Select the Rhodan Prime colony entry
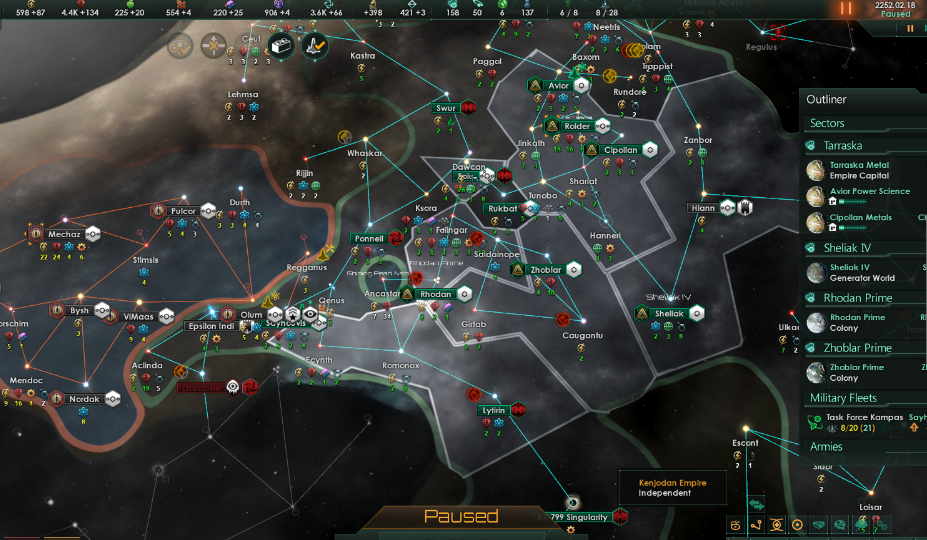The image size is (927, 540). (858, 322)
